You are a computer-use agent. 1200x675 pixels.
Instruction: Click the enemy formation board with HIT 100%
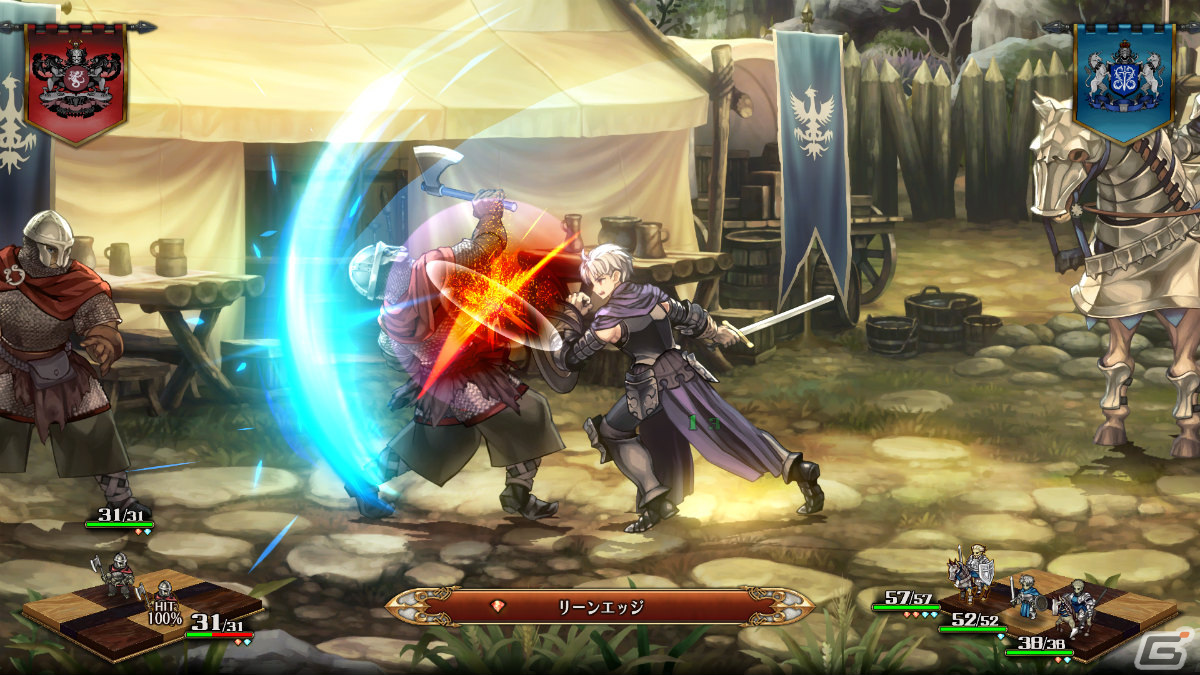(140, 610)
